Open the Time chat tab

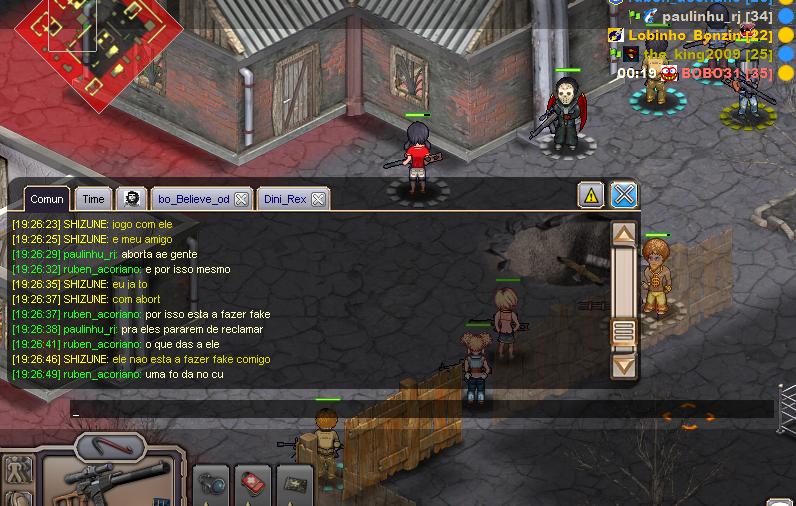(x=93, y=199)
